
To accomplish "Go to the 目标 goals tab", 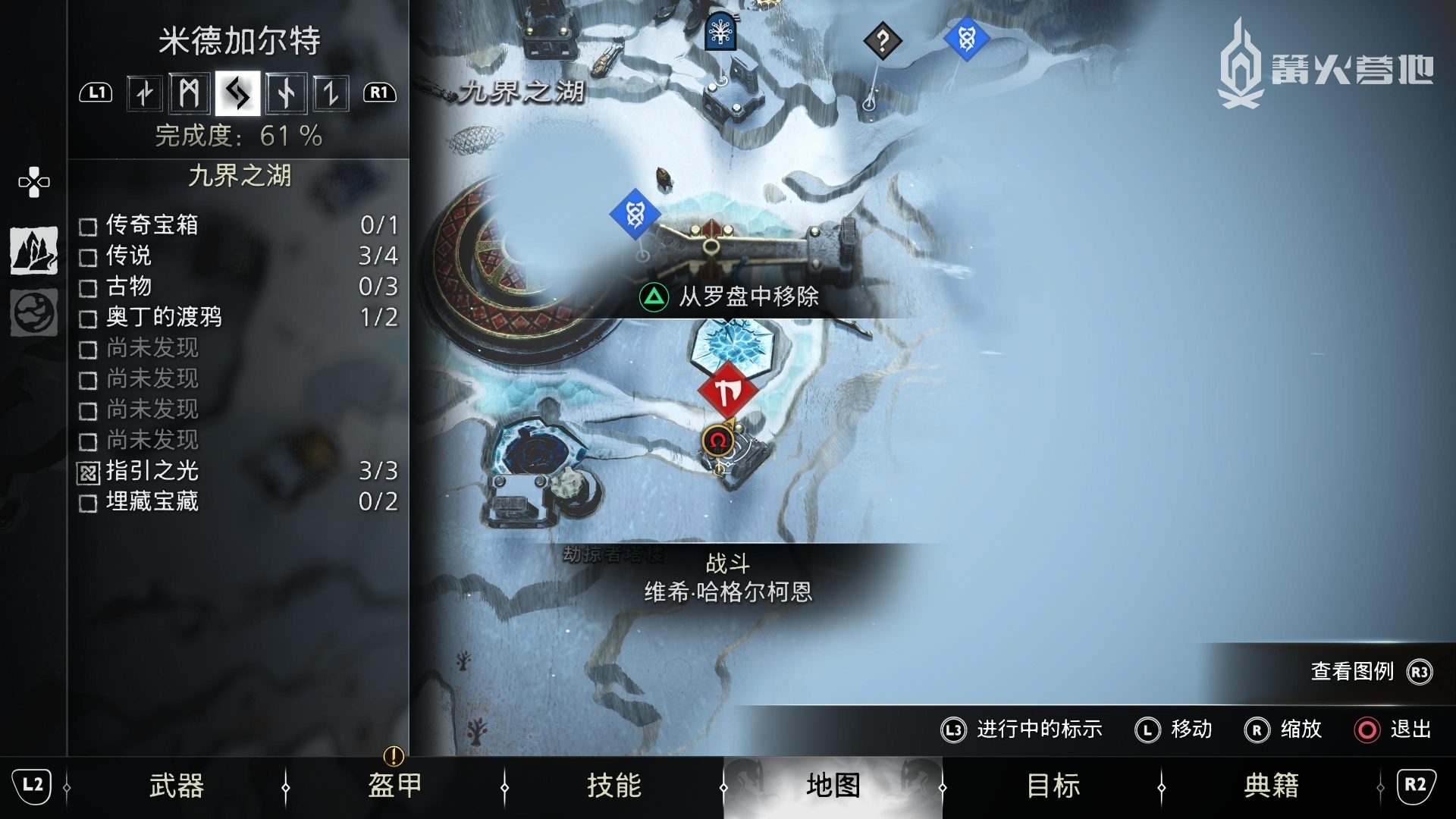I will 1053,786.
